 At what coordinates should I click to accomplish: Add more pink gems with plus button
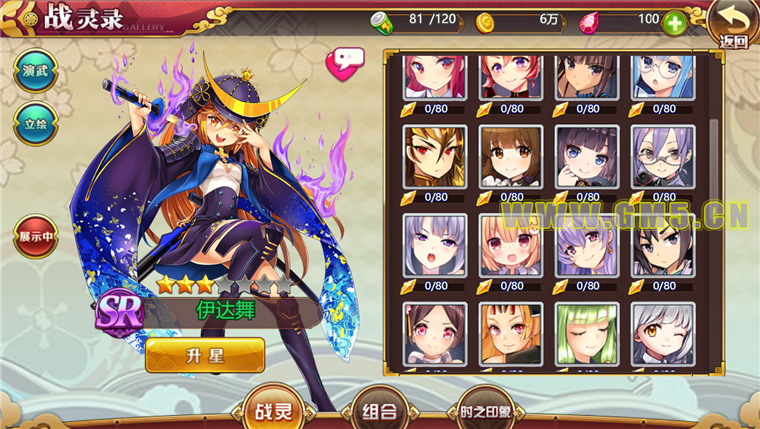674,22
